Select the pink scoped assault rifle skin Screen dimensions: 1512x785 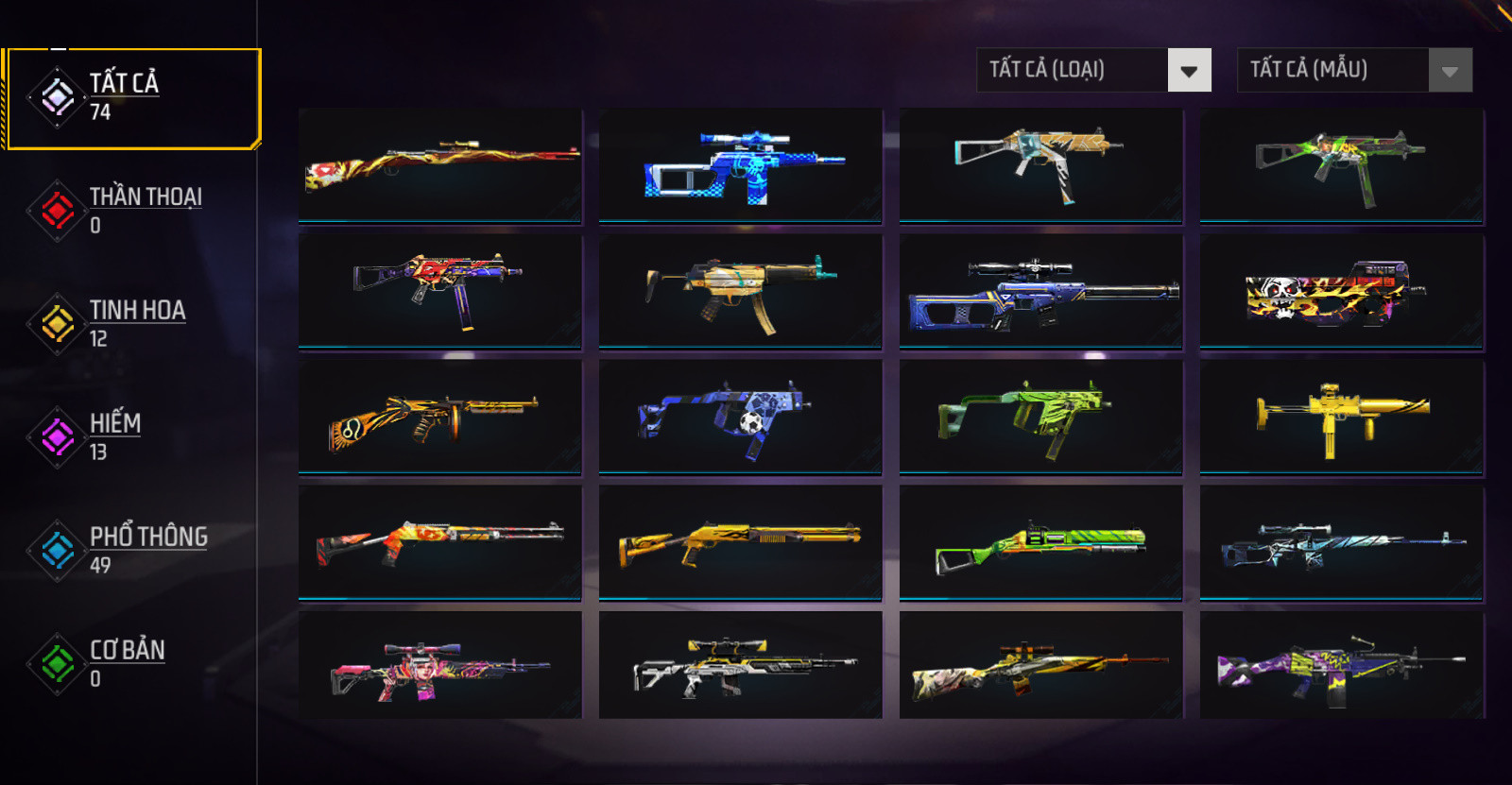tap(440, 666)
